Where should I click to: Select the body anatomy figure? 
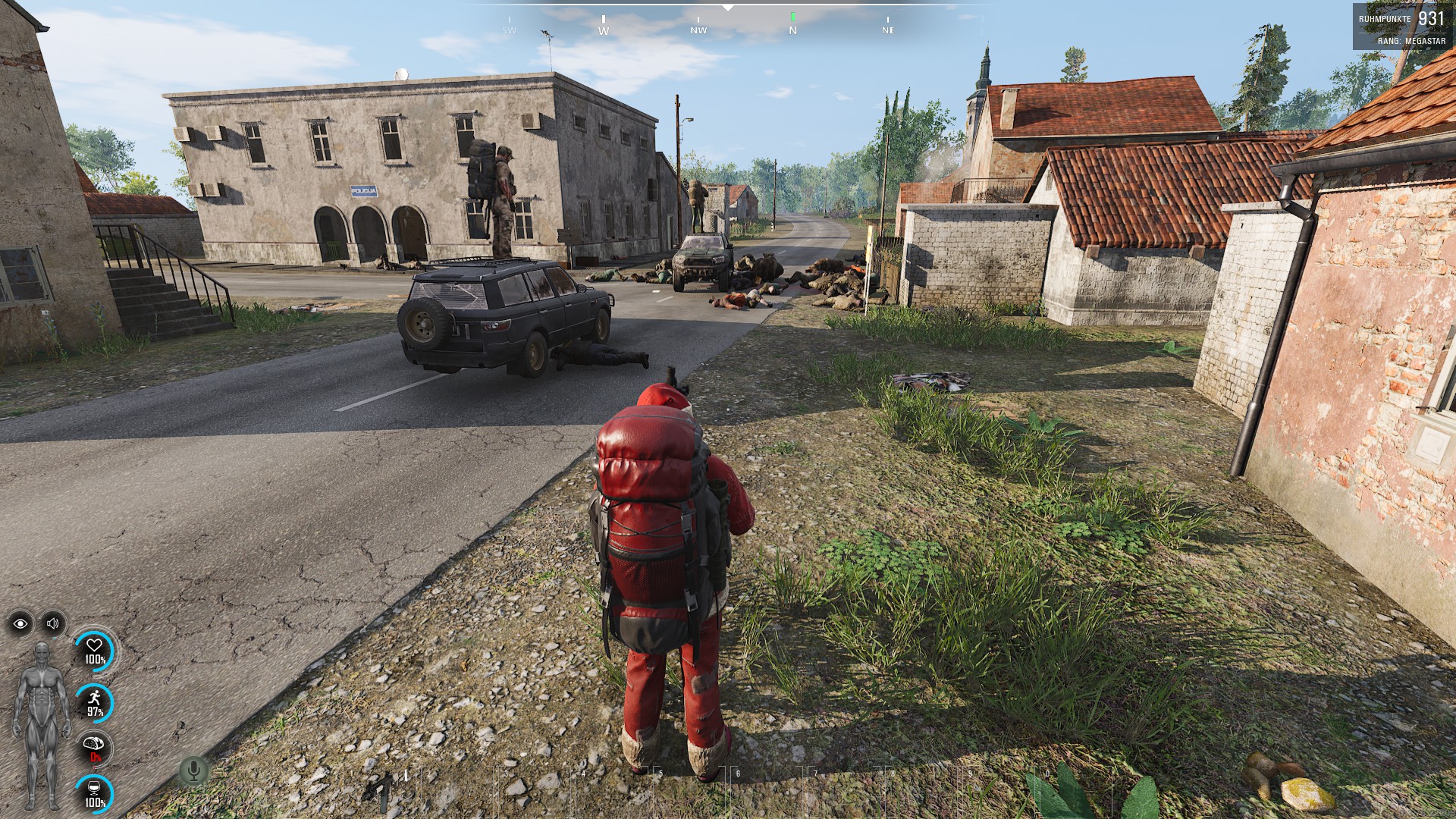click(x=42, y=724)
